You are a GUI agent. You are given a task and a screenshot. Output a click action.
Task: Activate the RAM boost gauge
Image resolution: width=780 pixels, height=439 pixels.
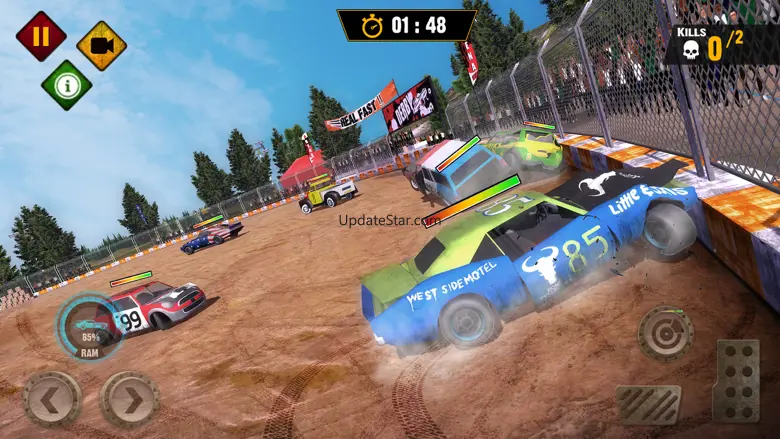coord(90,328)
